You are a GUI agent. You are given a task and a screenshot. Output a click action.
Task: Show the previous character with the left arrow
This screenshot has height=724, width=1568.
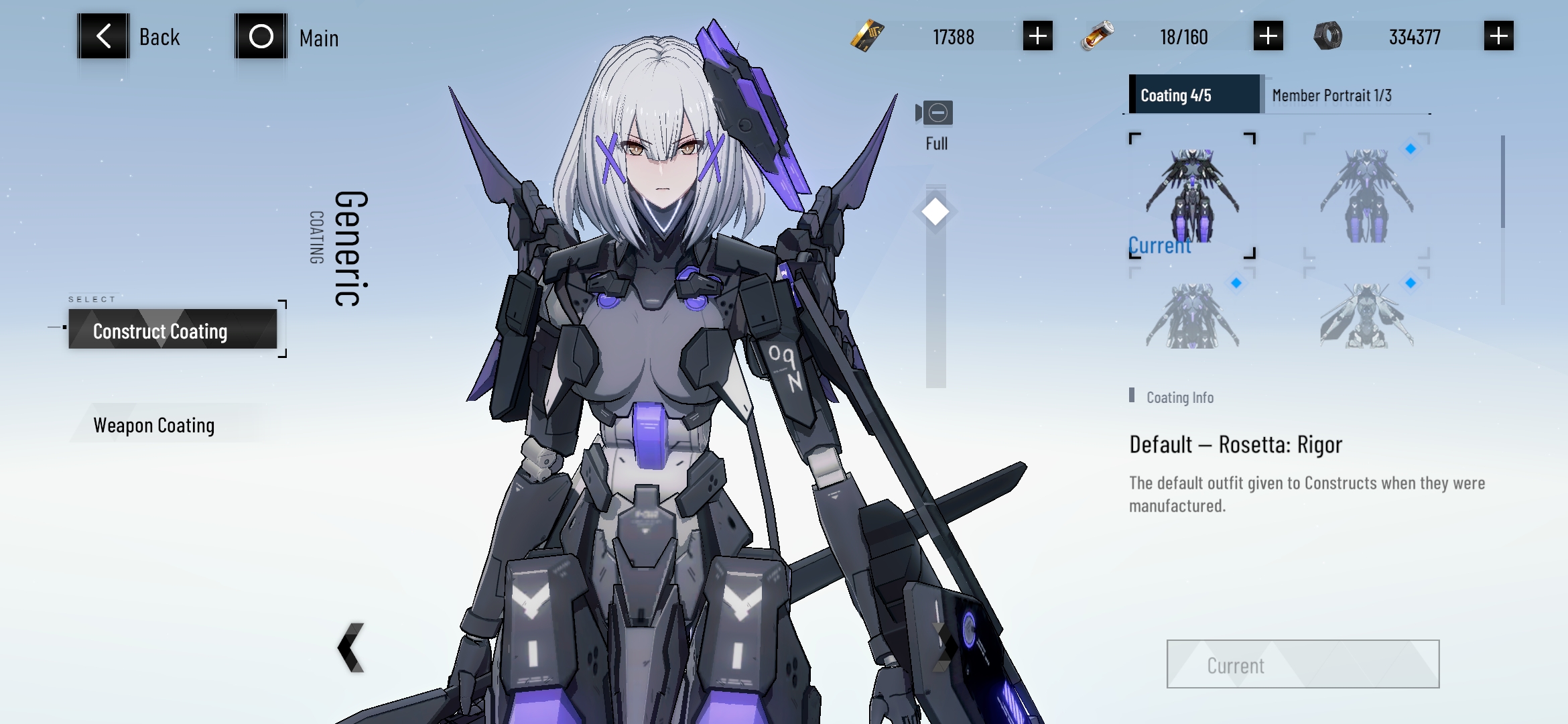pyautogui.click(x=351, y=648)
